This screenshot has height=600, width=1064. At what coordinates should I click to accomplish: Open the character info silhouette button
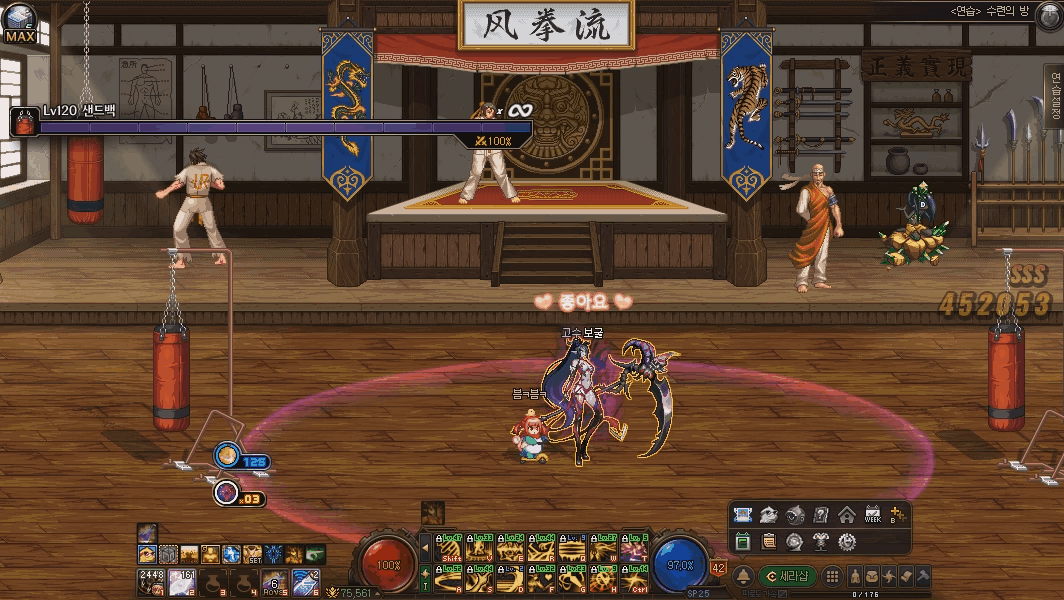click(x=857, y=576)
